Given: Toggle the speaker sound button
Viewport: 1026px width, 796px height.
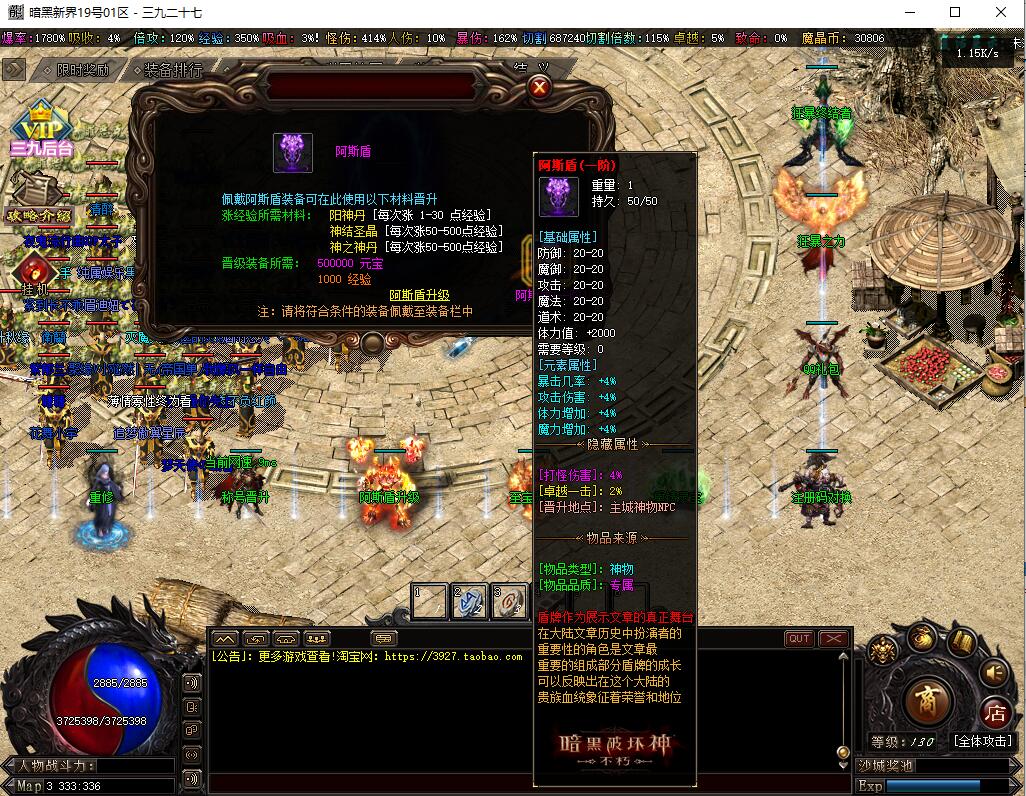Looking at the screenshot, I should (x=994, y=672).
